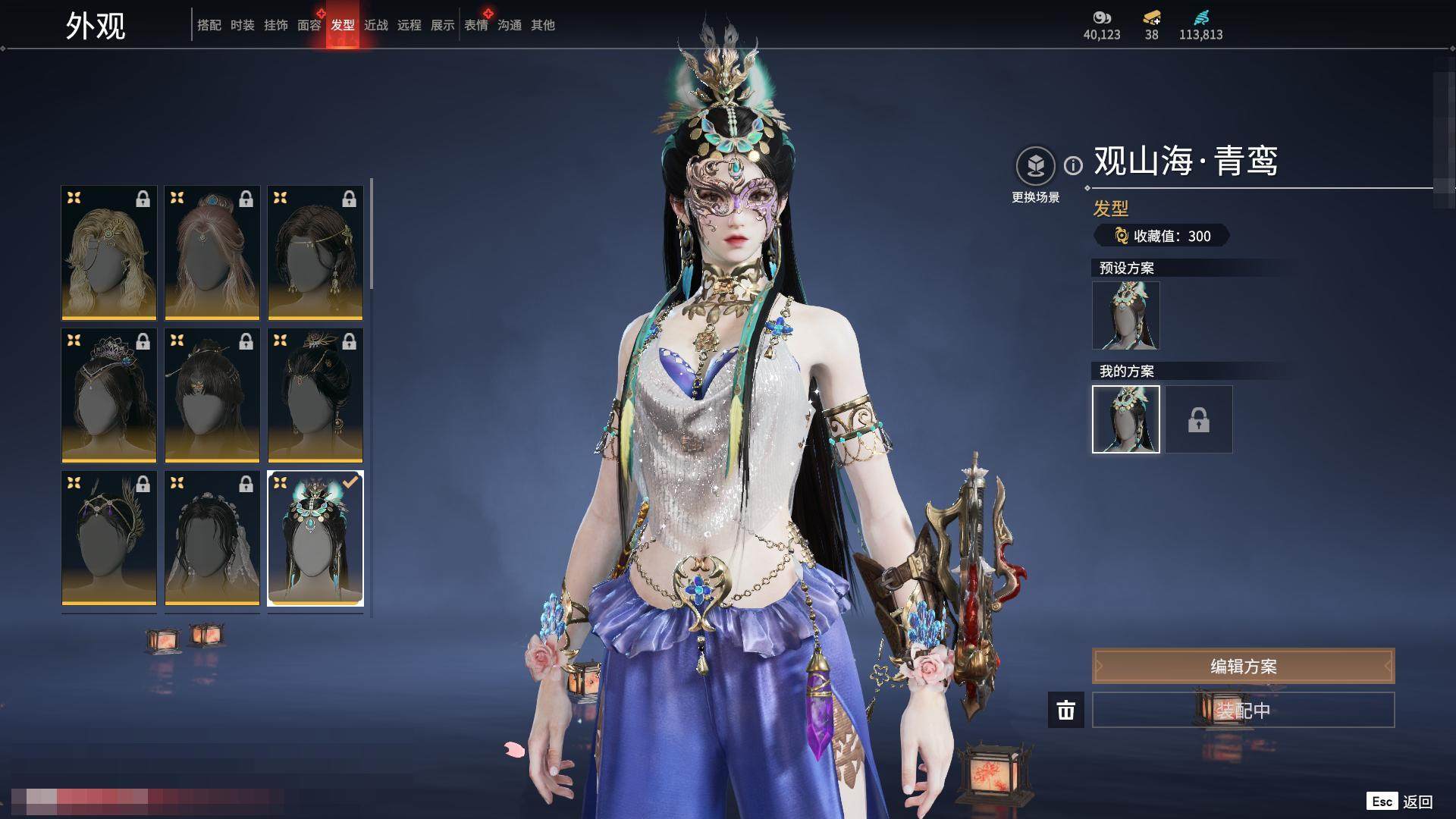Image resolution: width=1456 pixels, height=819 pixels.
Task: Click the 编辑方案 edit scheme button
Action: click(x=1243, y=666)
